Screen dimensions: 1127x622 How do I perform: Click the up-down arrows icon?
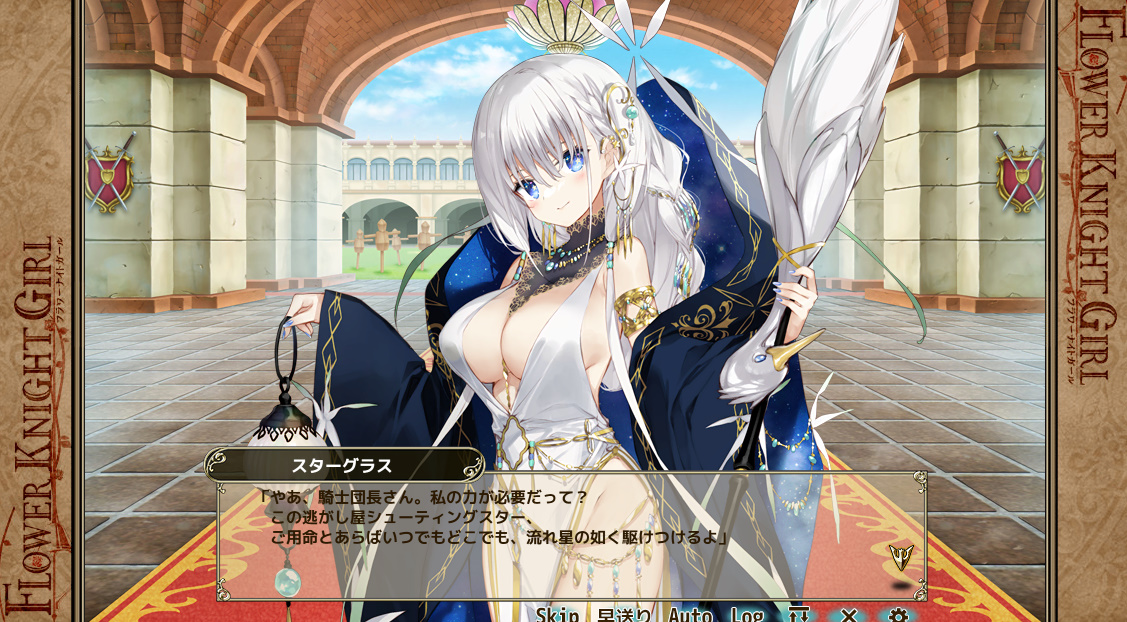point(798,614)
